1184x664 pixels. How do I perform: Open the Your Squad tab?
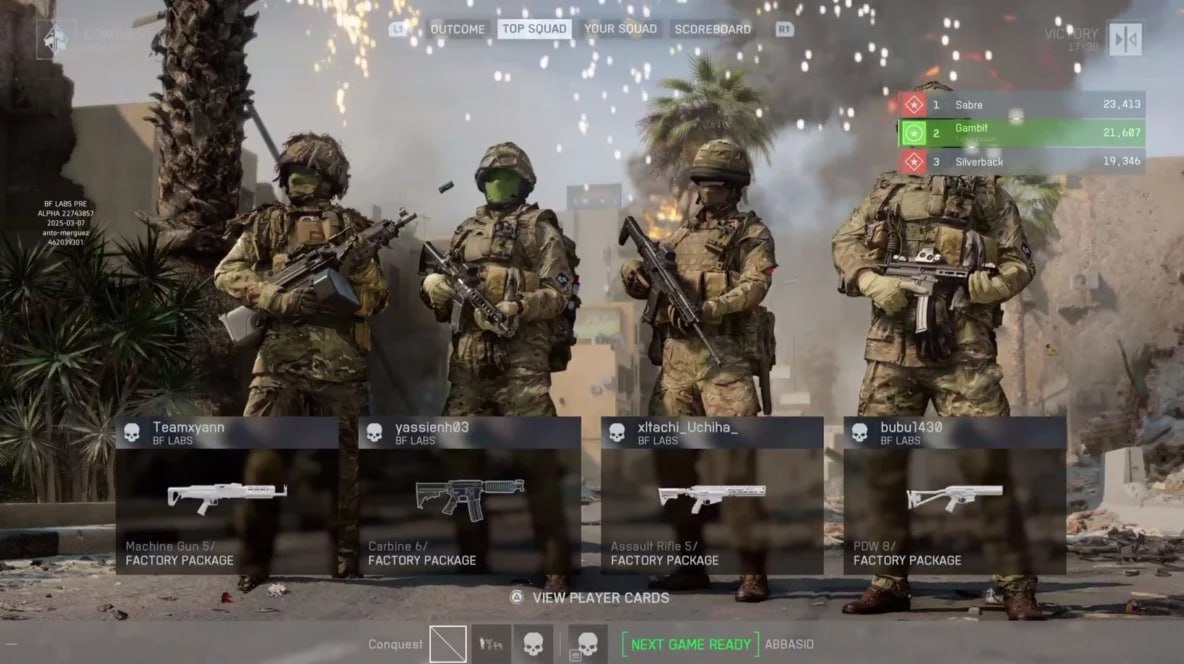point(620,29)
